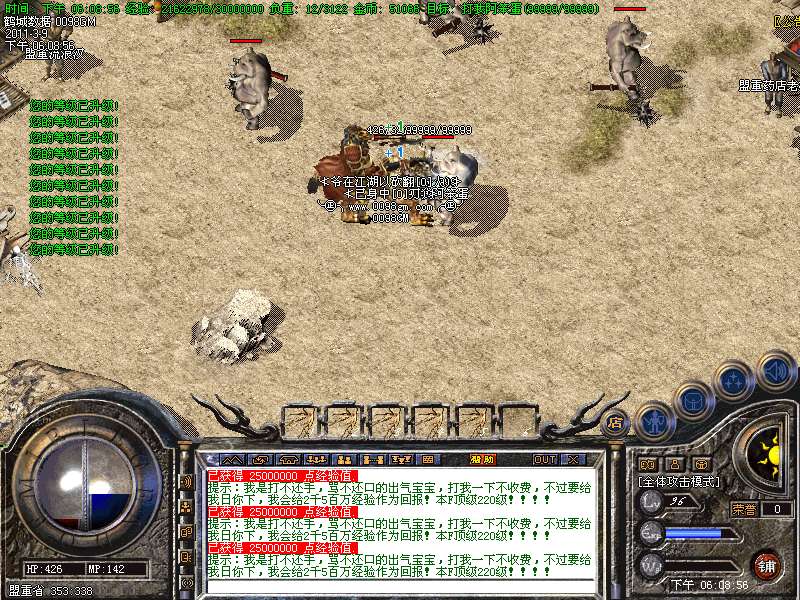Click the OUT logout button
The height and width of the screenshot is (600, 800).
(x=544, y=459)
